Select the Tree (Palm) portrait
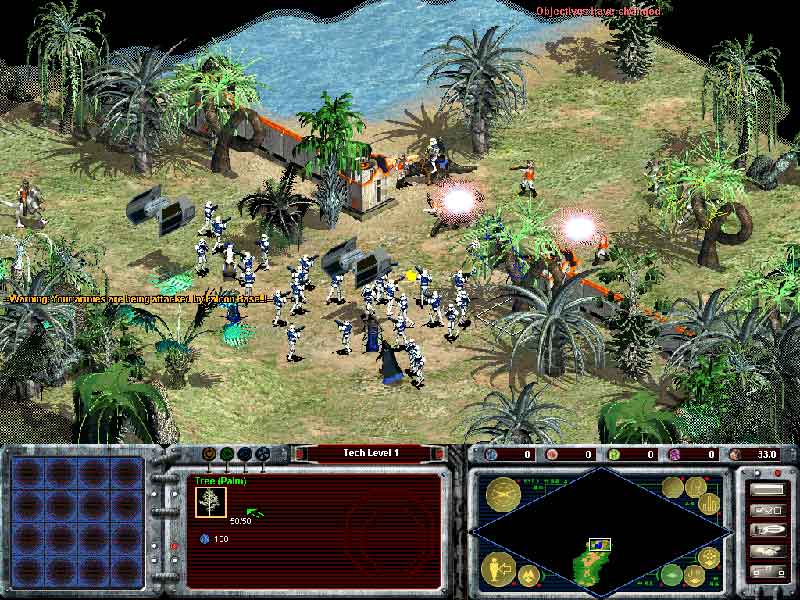 click(210, 501)
